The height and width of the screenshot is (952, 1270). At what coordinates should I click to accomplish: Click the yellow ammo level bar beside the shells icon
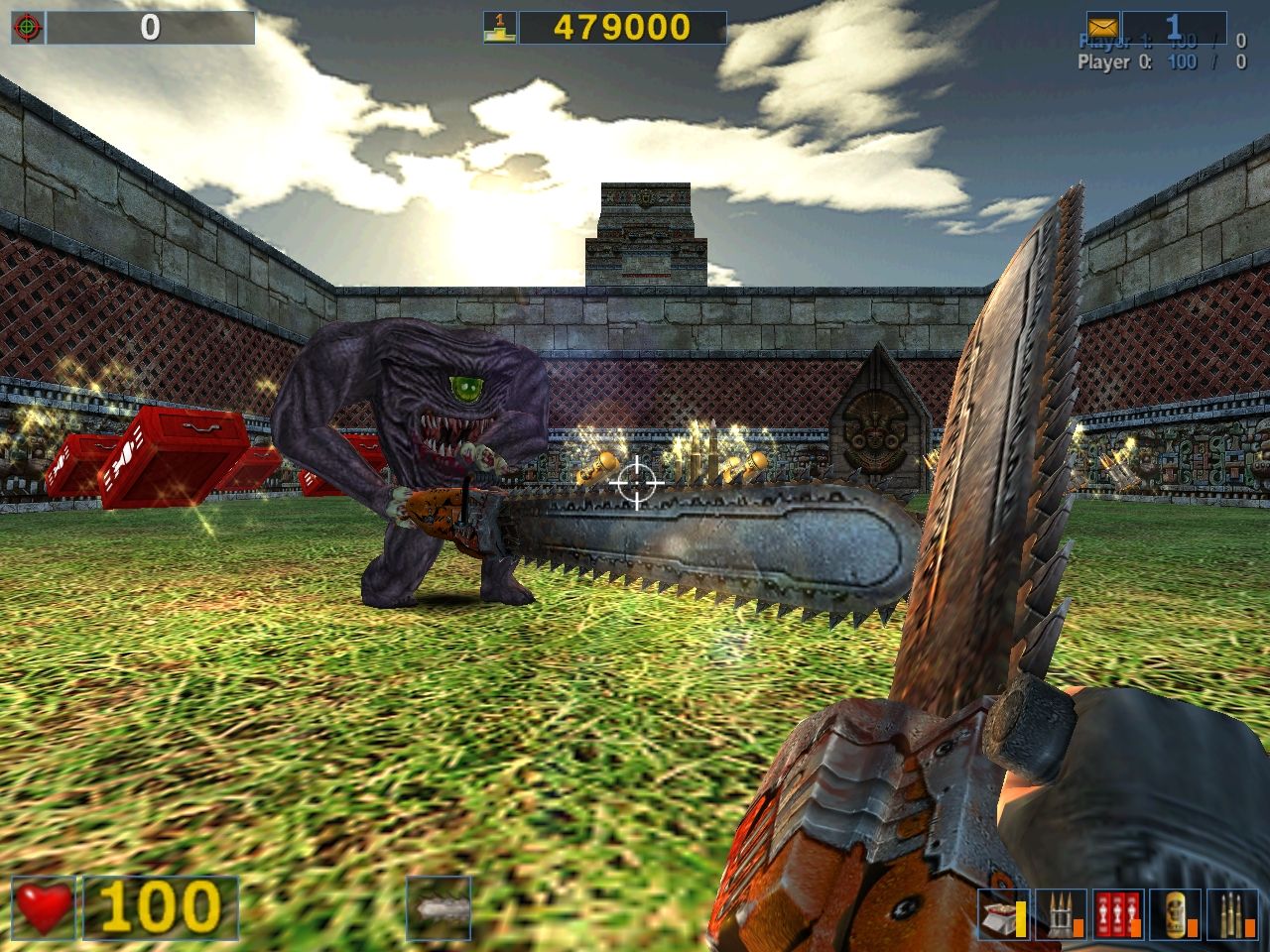tap(1020, 917)
